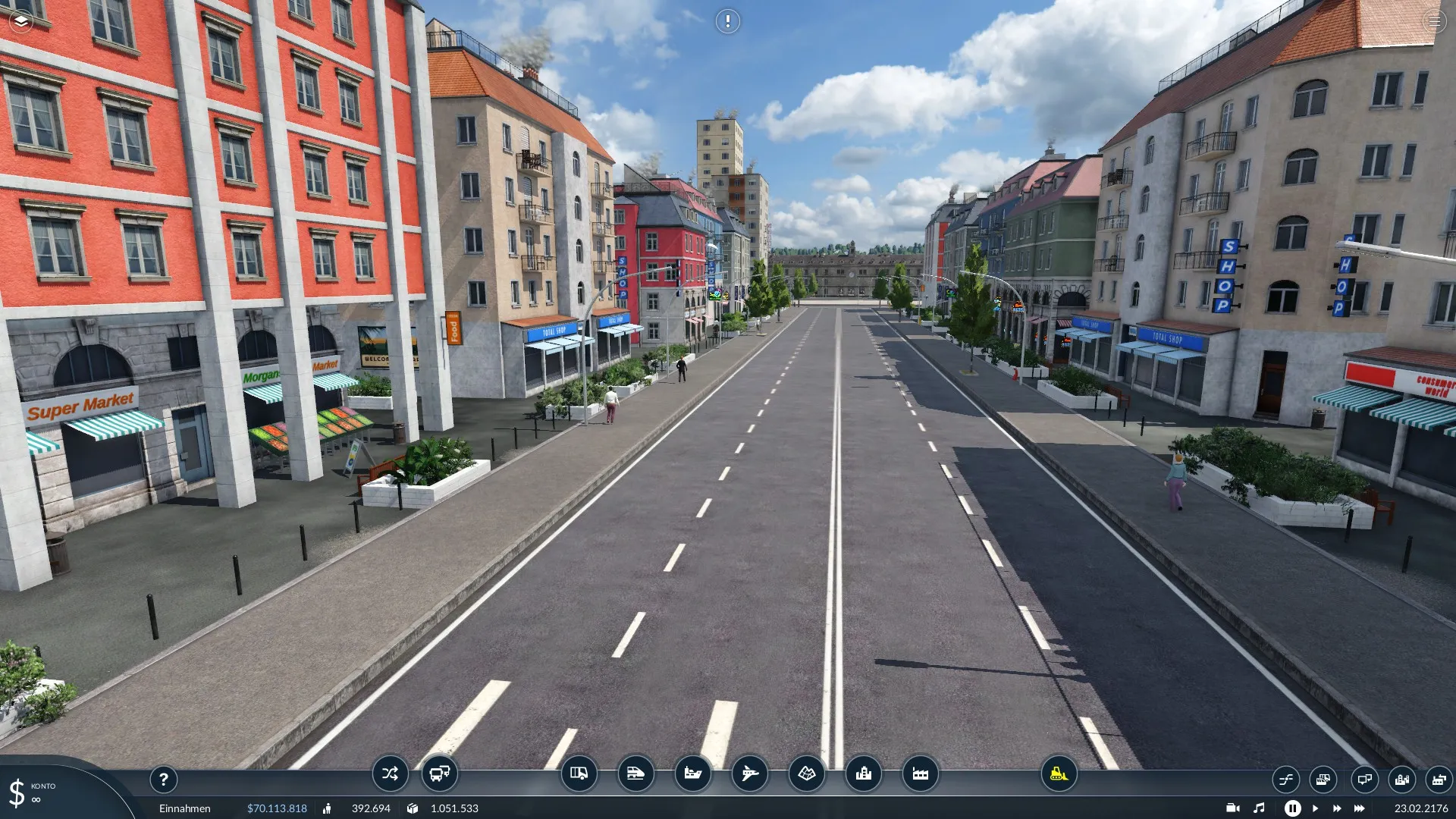The width and height of the screenshot is (1456, 819).
Task: Open the line manager shuffle-arrows icon
Action: click(390, 773)
